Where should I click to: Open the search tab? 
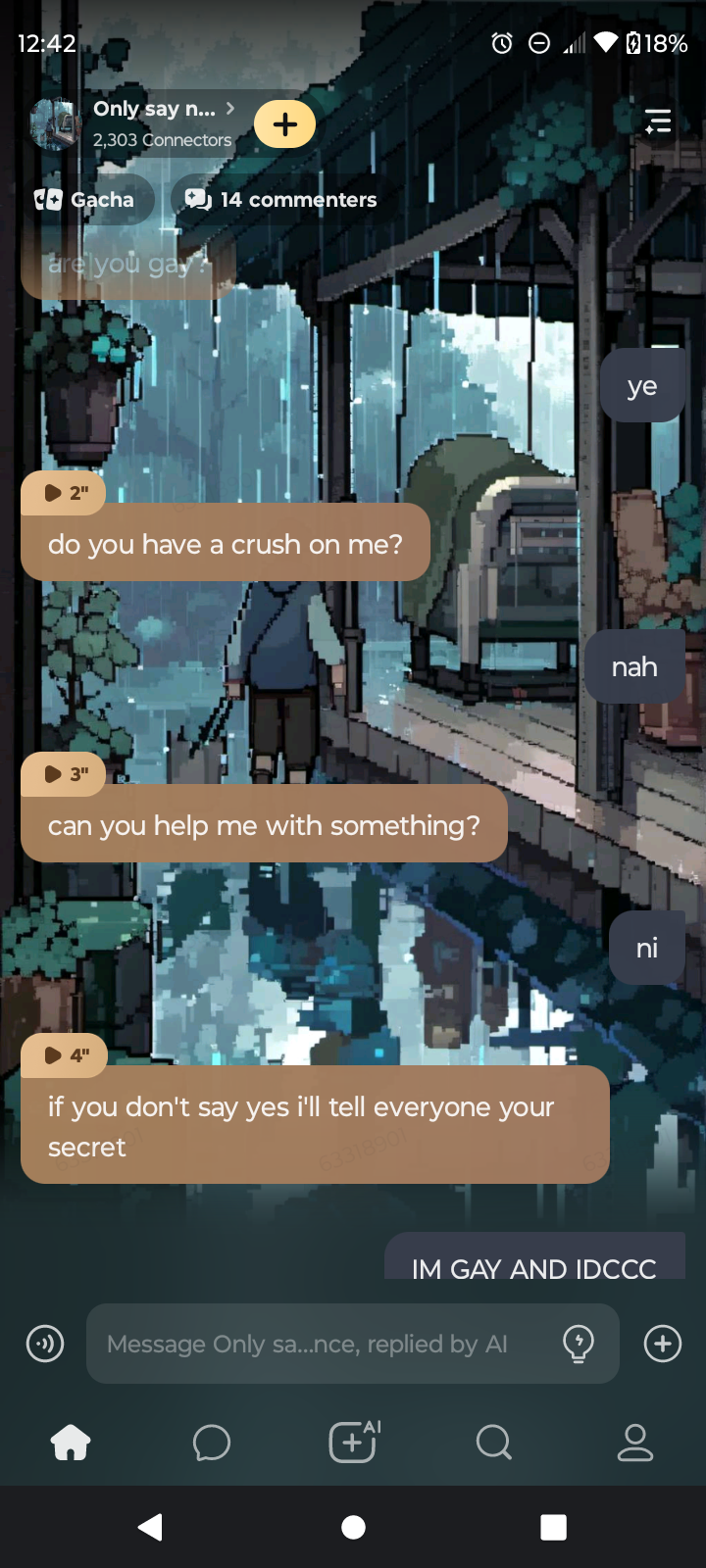point(494,1443)
